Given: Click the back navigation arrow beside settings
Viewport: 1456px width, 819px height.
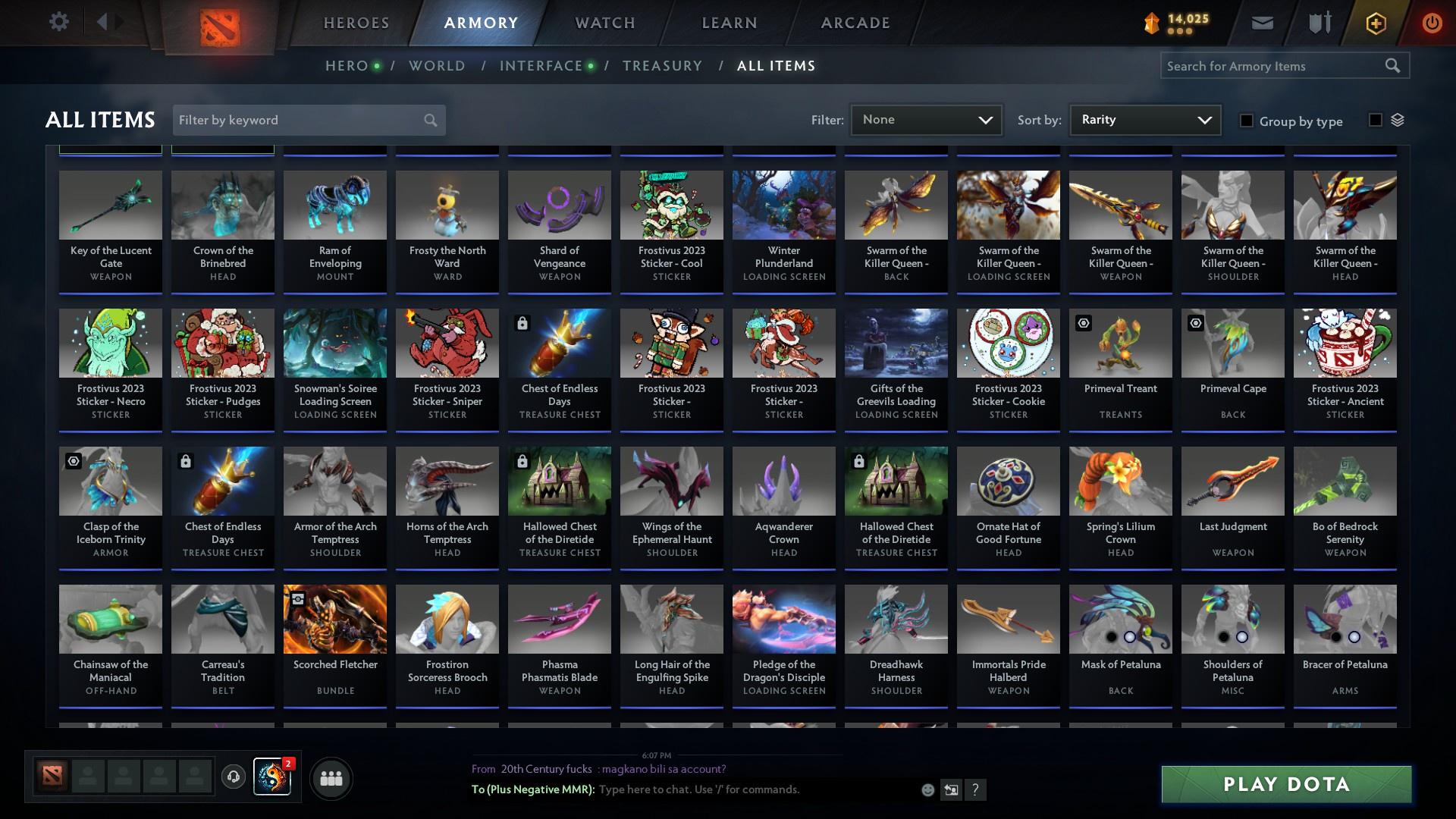Looking at the screenshot, I should pyautogui.click(x=104, y=21).
